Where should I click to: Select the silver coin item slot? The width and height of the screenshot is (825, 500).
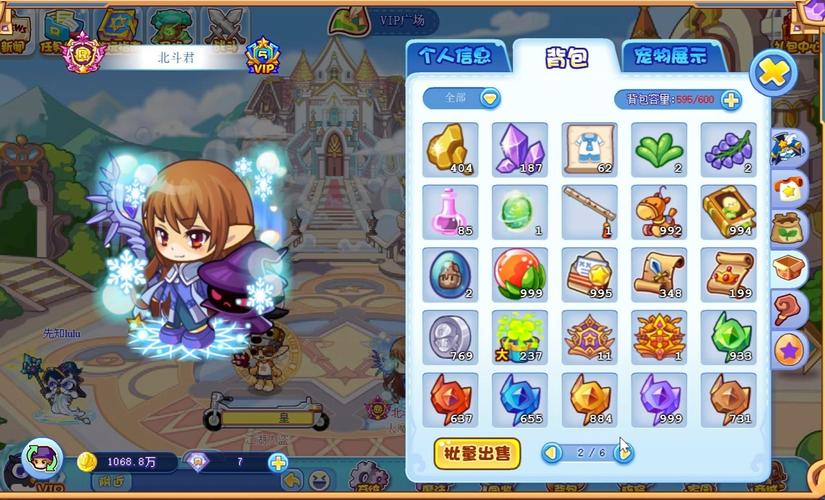pos(449,336)
